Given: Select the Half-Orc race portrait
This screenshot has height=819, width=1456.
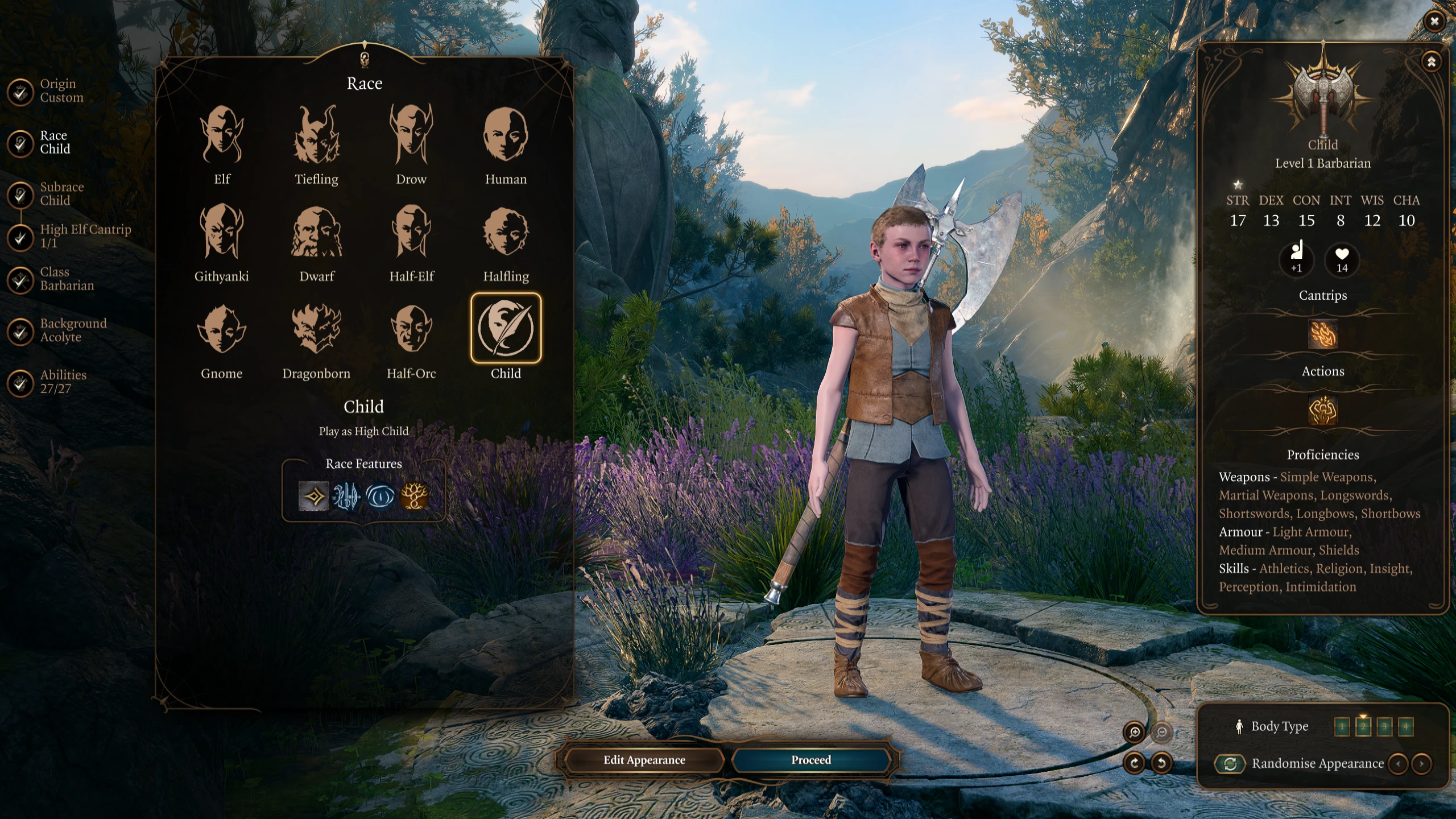Looking at the screenshot, I should point(411,330).
